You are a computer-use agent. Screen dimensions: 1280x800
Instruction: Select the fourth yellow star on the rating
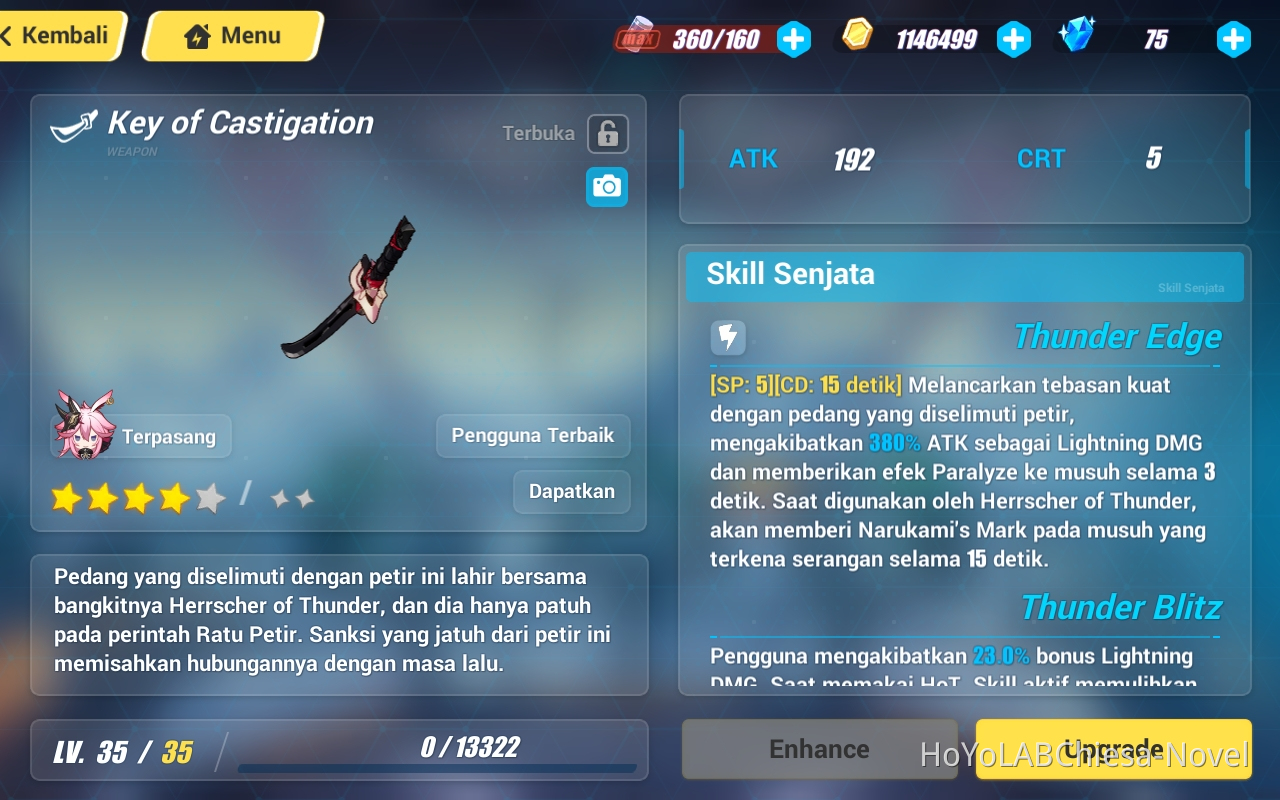tap(177, 497)
